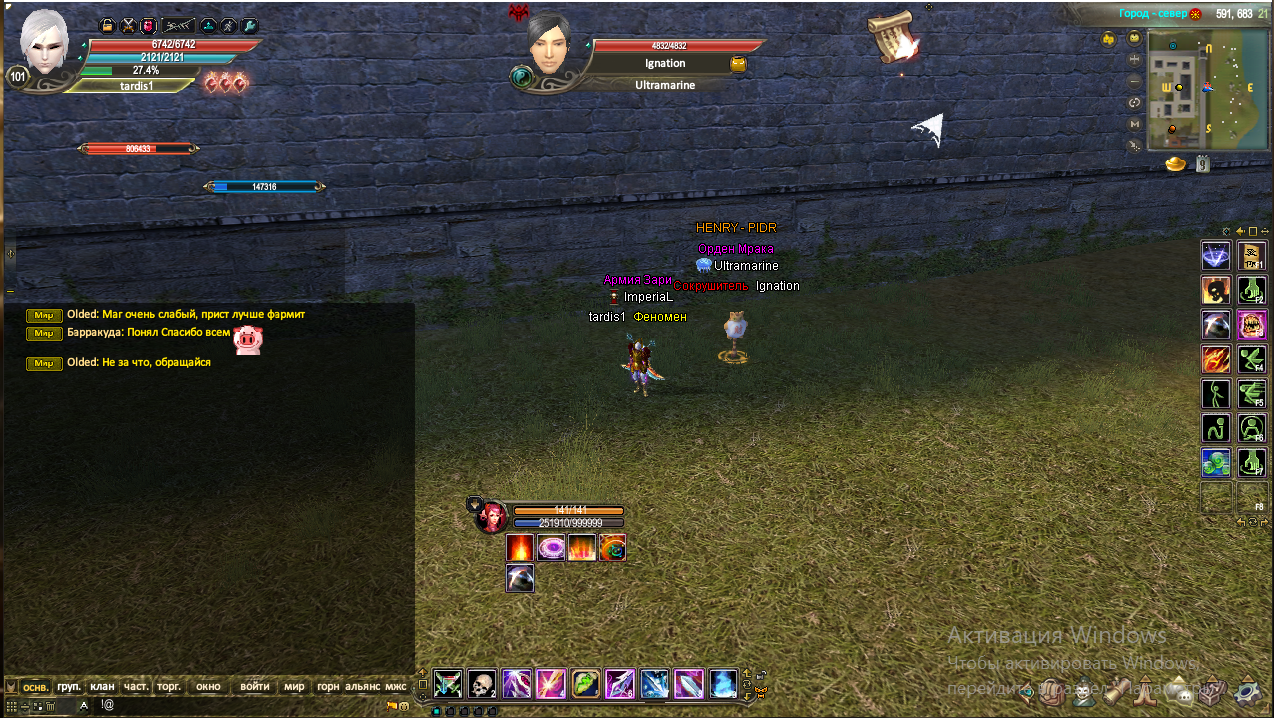Click the padlock icon above the health bar

107,26
